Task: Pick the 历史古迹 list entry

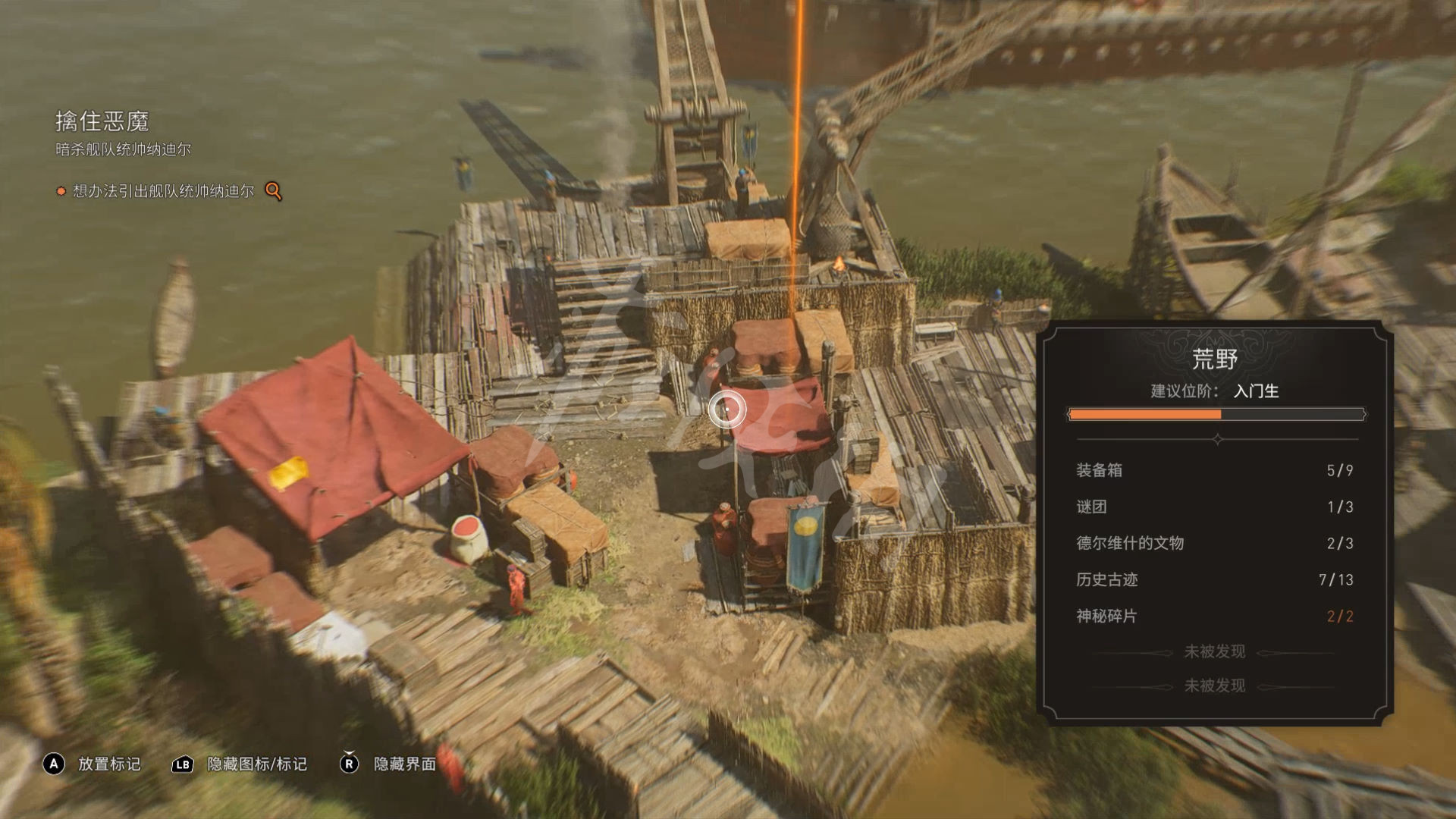Action: coord(1214,579)
